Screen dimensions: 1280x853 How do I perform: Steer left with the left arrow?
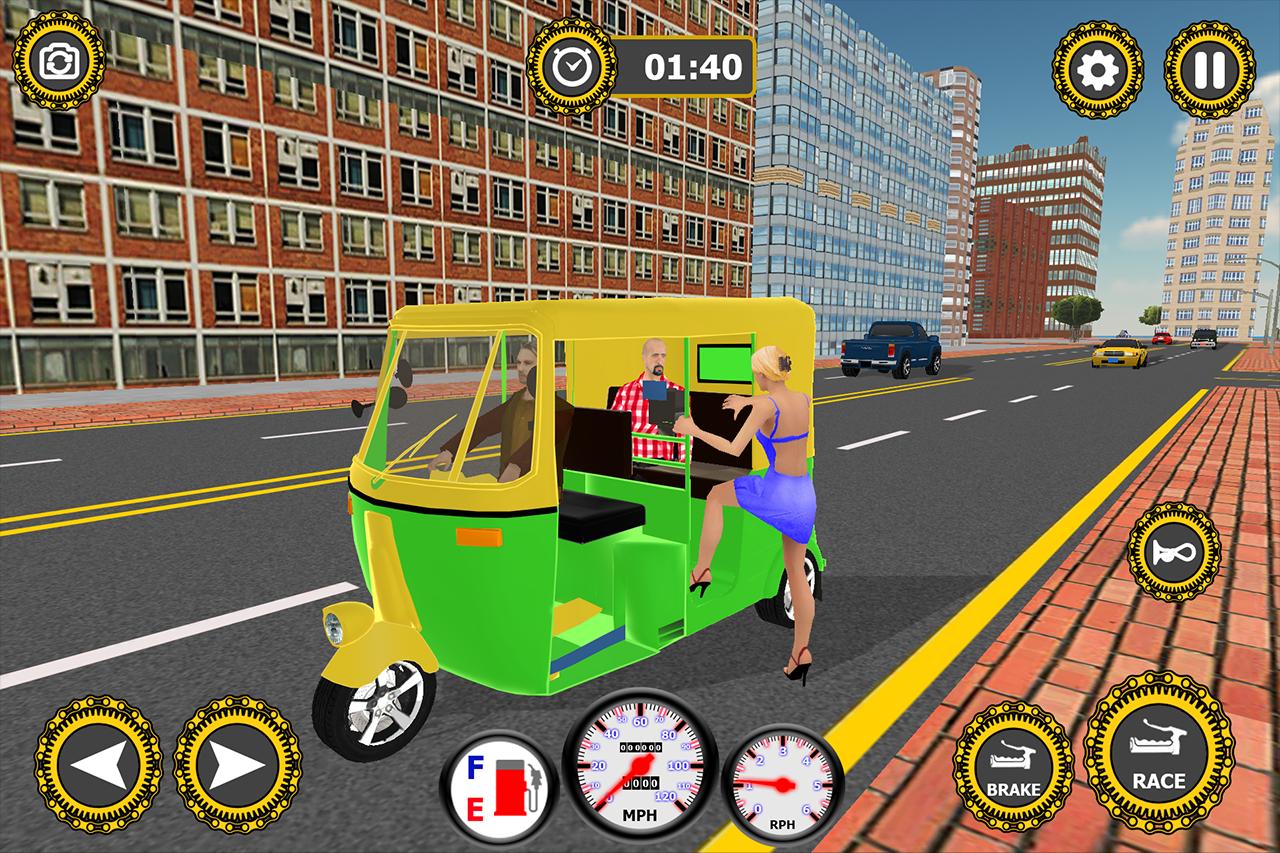(98, 765)
